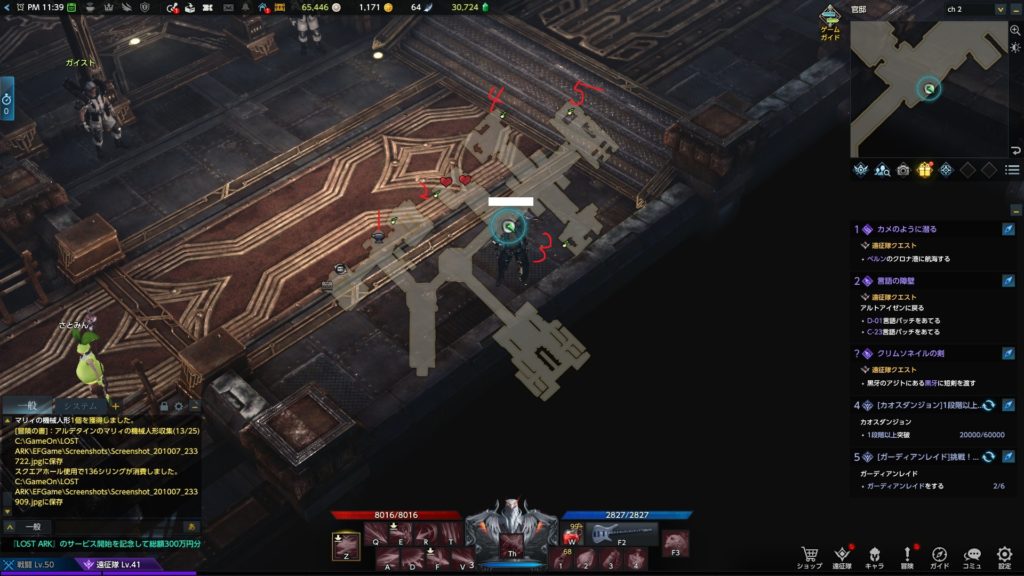Image resolution: width=1024 pixels, height=576 pixels.
Task: Open the ch 2 channel dropdown
Action: pos(999,9)
